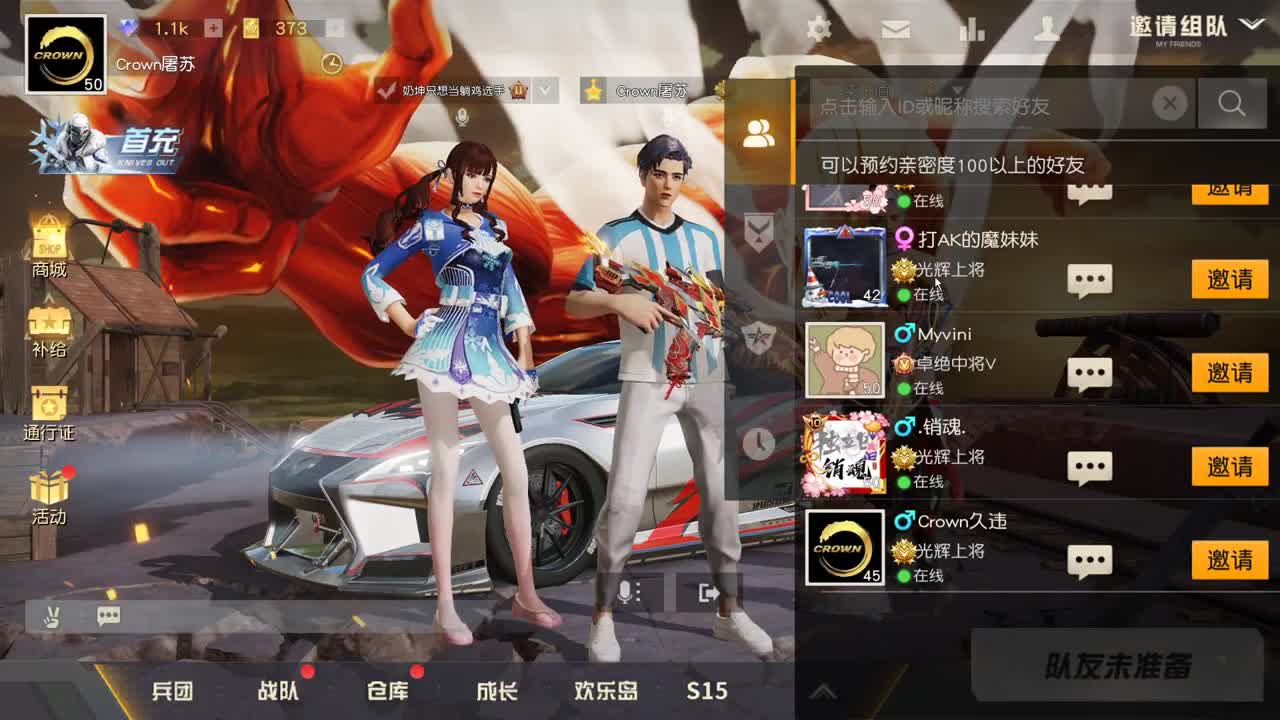The width and height of the screenshot is (1280, 720).
Task: Open the player profile icon top right
Action: click(1048, 29)
